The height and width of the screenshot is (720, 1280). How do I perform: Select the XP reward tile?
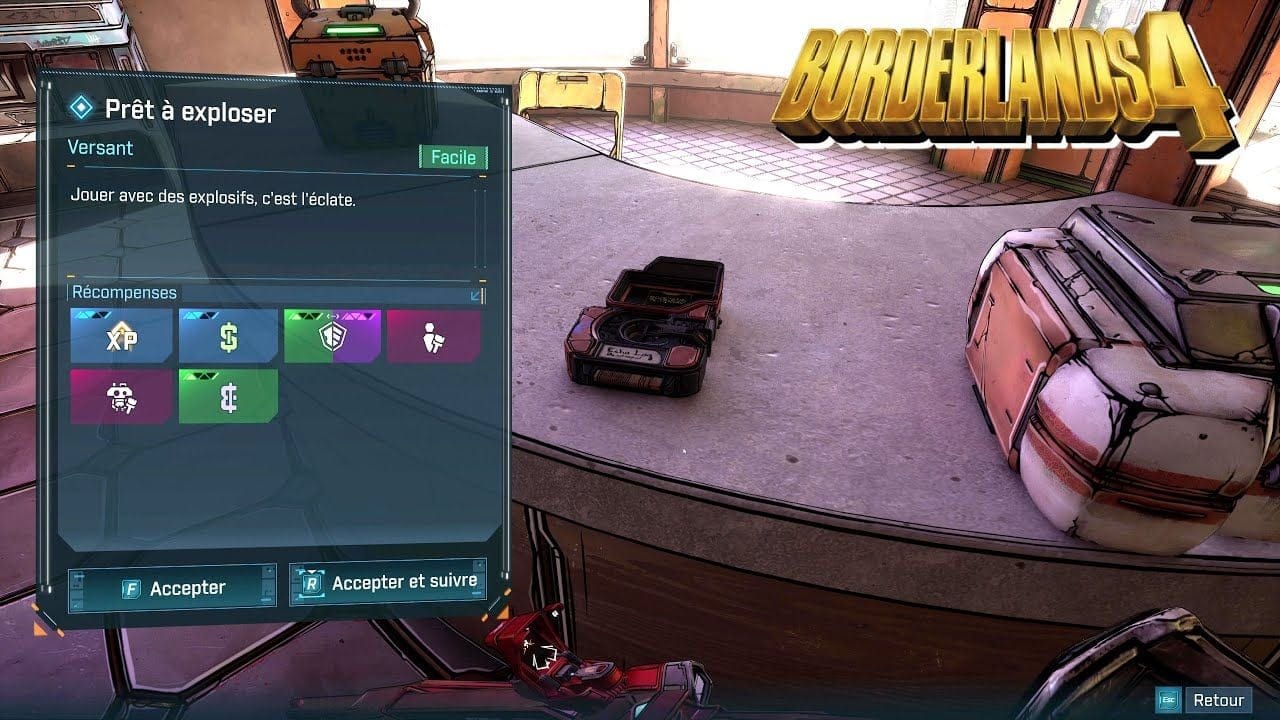[x=120, y=337]
